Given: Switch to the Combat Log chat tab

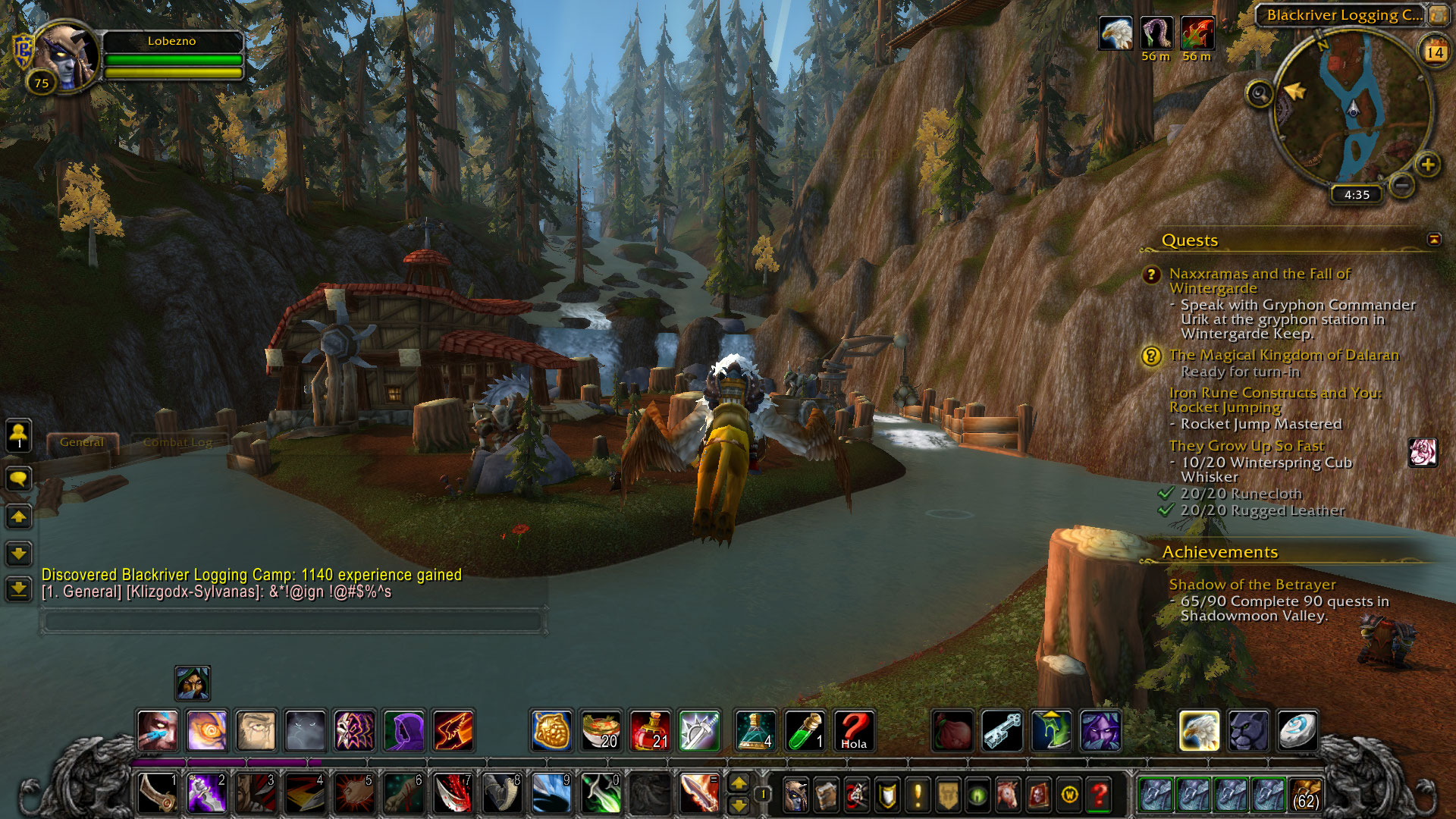Looking at the screenshot, I should click(x=177, y=442).
